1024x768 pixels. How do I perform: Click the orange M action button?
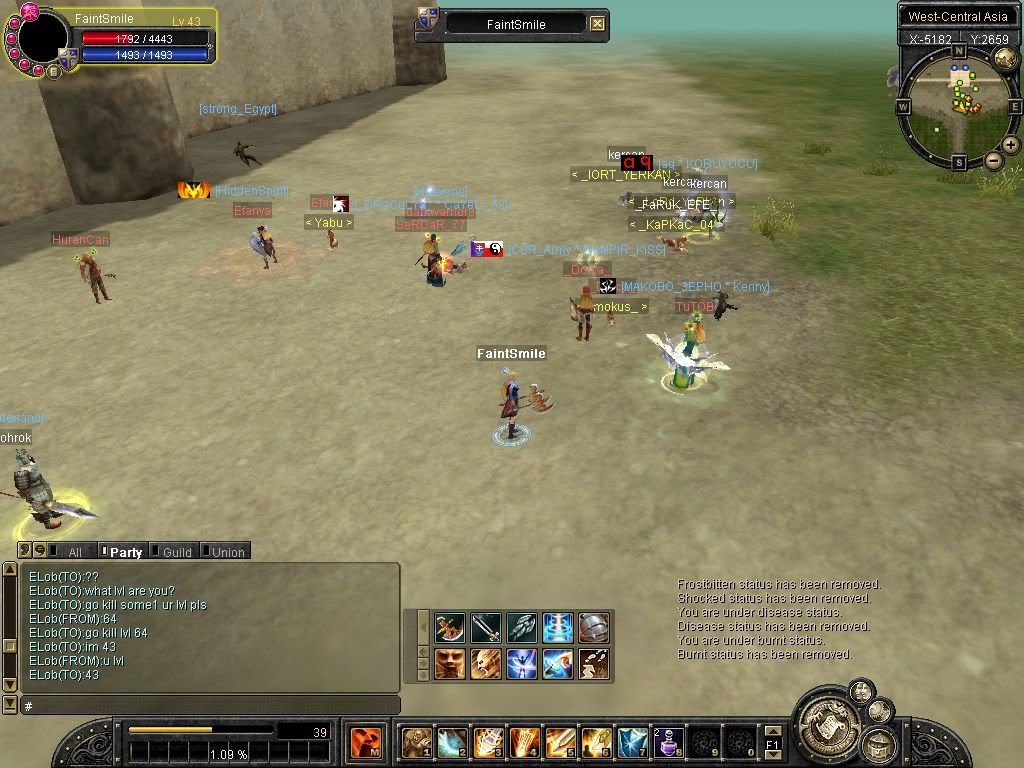(x=364, y=743)
